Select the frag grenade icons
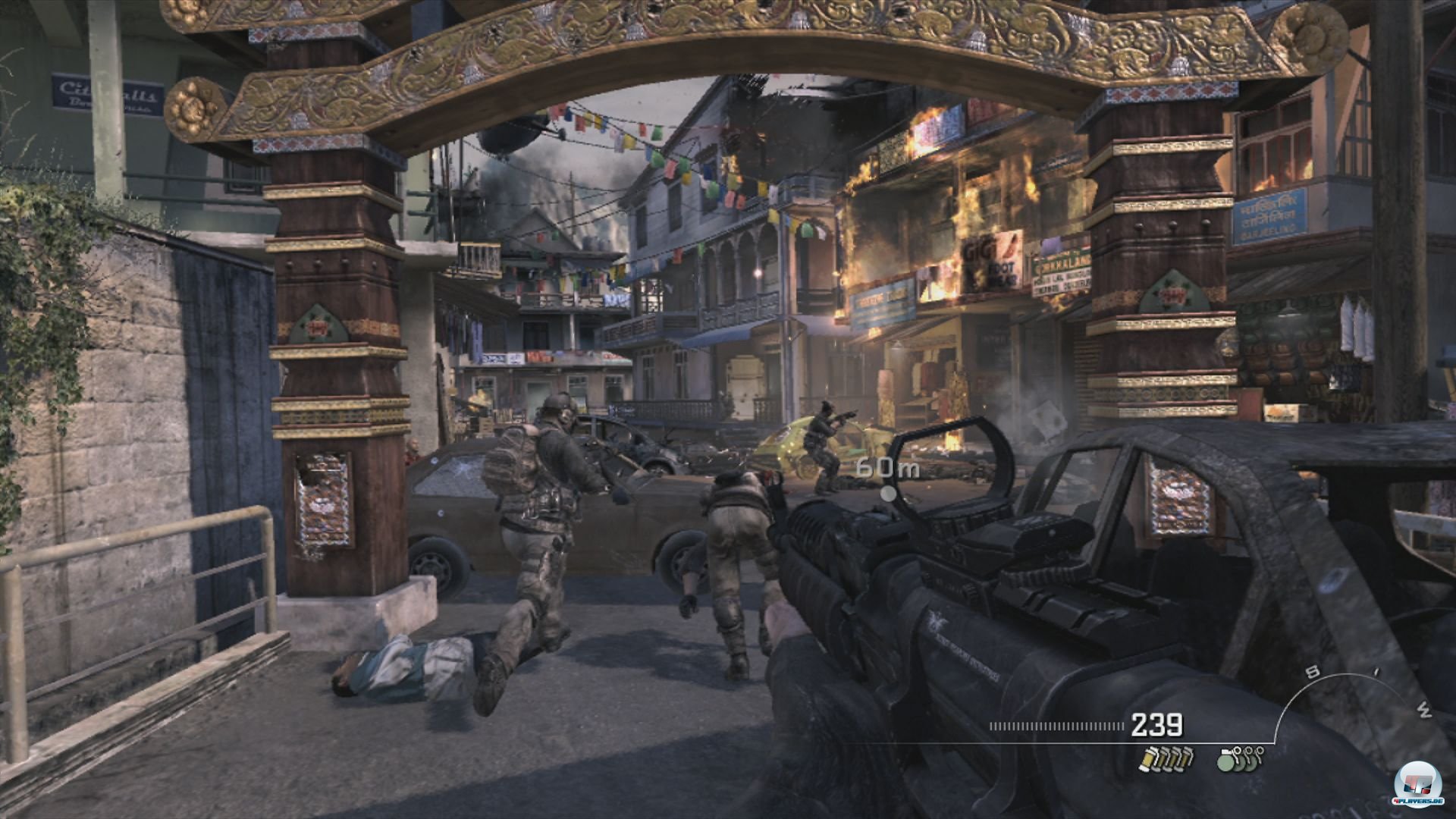 click(x=1240, y=758)
